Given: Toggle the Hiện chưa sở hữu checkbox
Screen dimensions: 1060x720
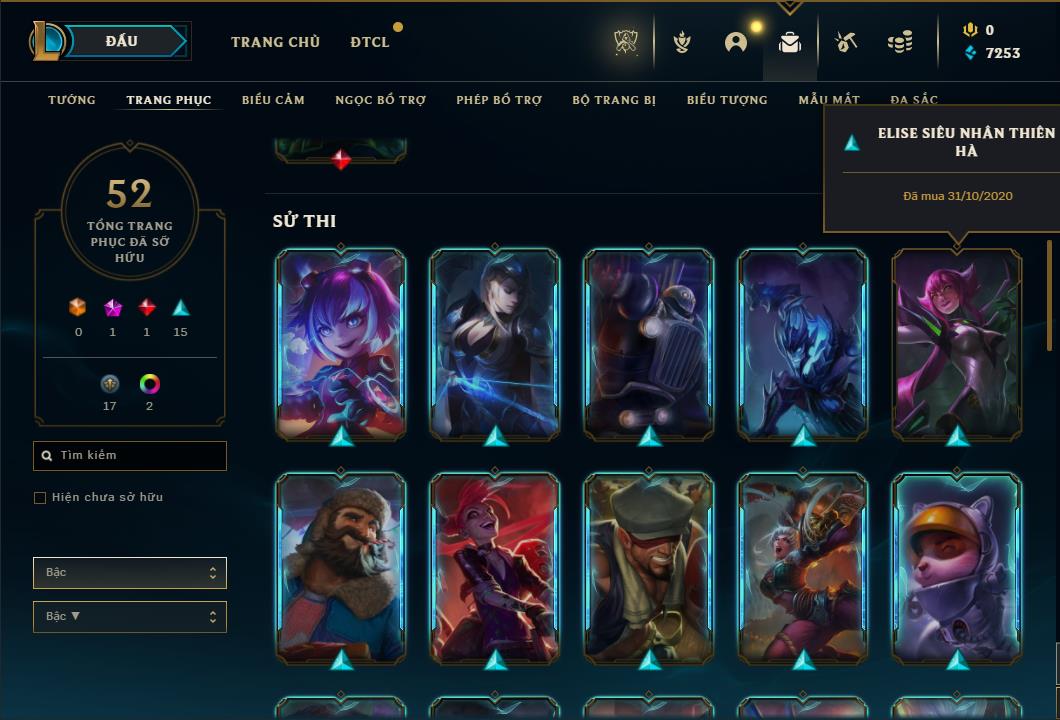Looking at the screenshot, I should [40, 498].
